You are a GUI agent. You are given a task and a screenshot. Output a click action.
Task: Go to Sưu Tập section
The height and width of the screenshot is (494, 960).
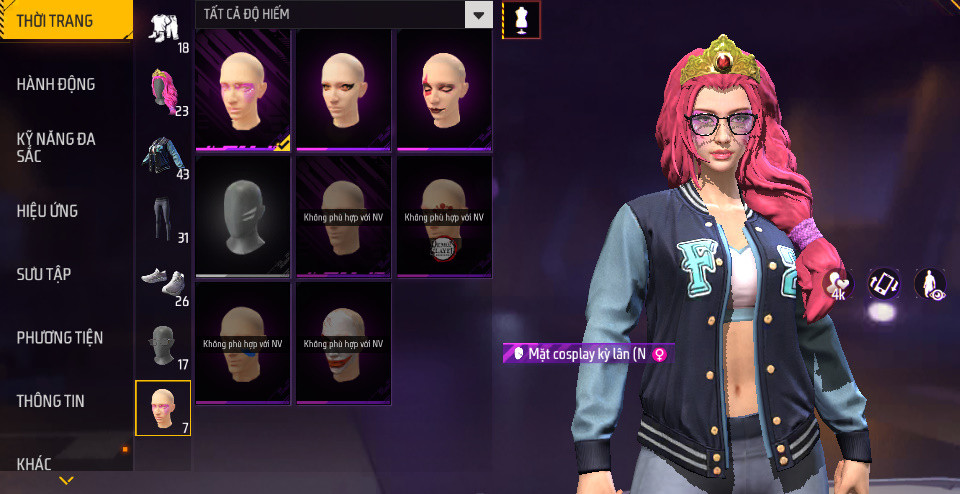coord(44,274)
